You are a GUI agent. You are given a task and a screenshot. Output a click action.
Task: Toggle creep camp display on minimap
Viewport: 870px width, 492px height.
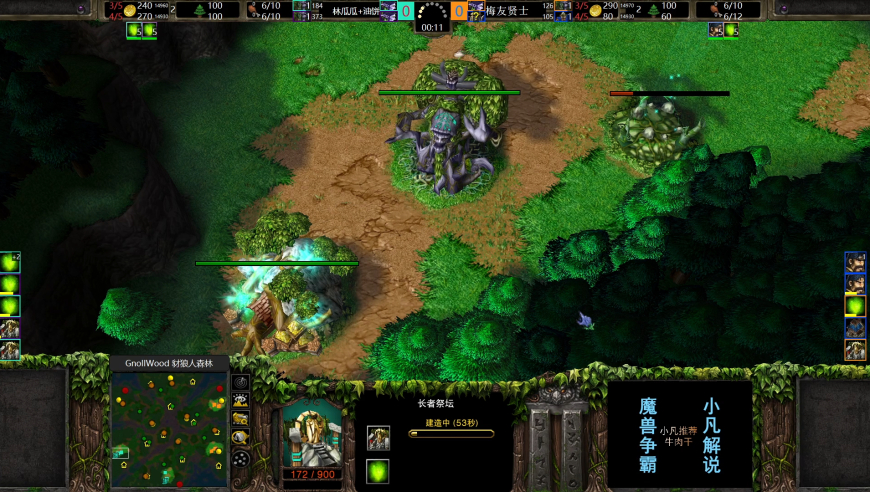click(241, 438)
